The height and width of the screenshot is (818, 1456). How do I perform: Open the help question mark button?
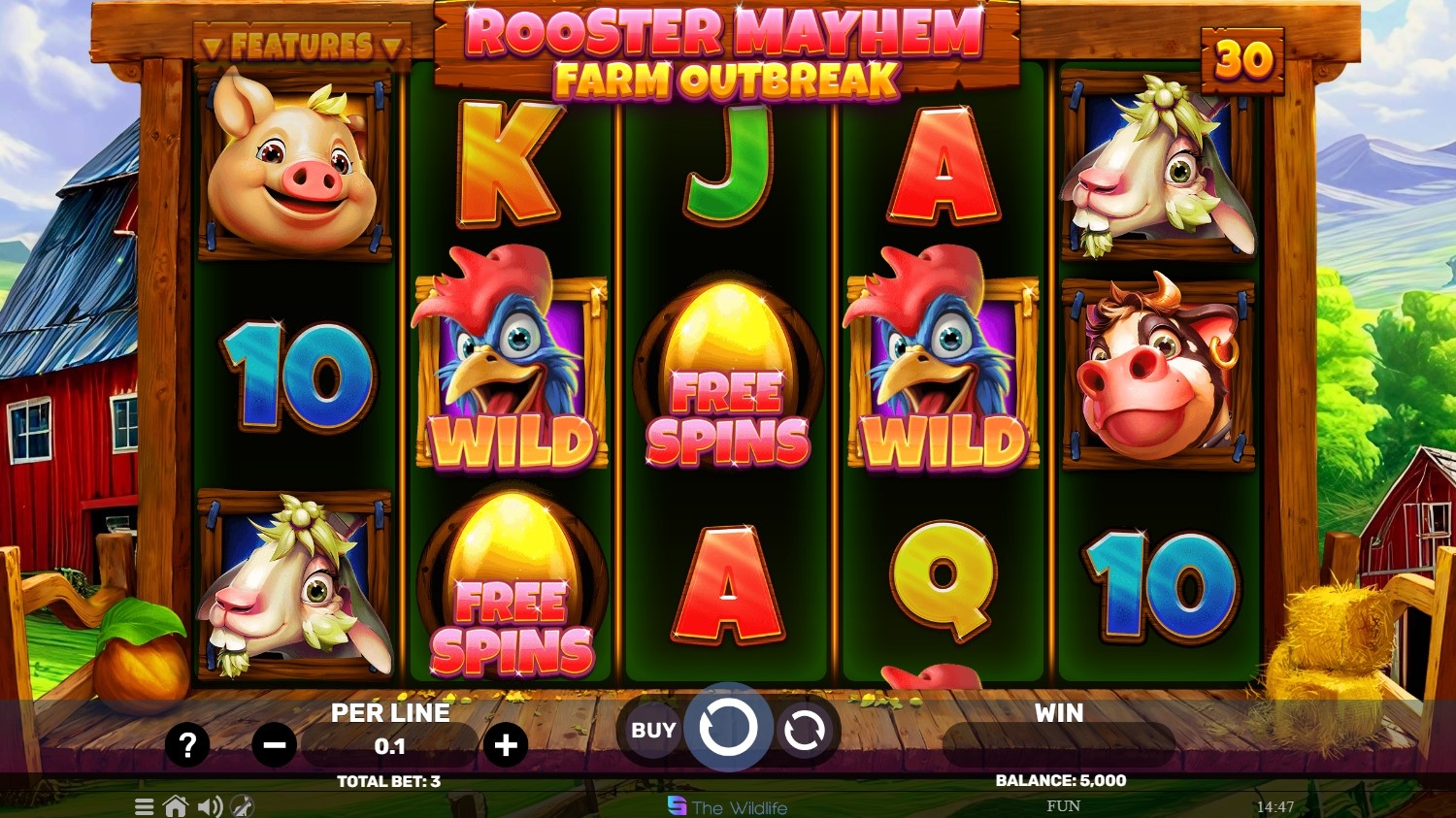[x=187, y=745]
